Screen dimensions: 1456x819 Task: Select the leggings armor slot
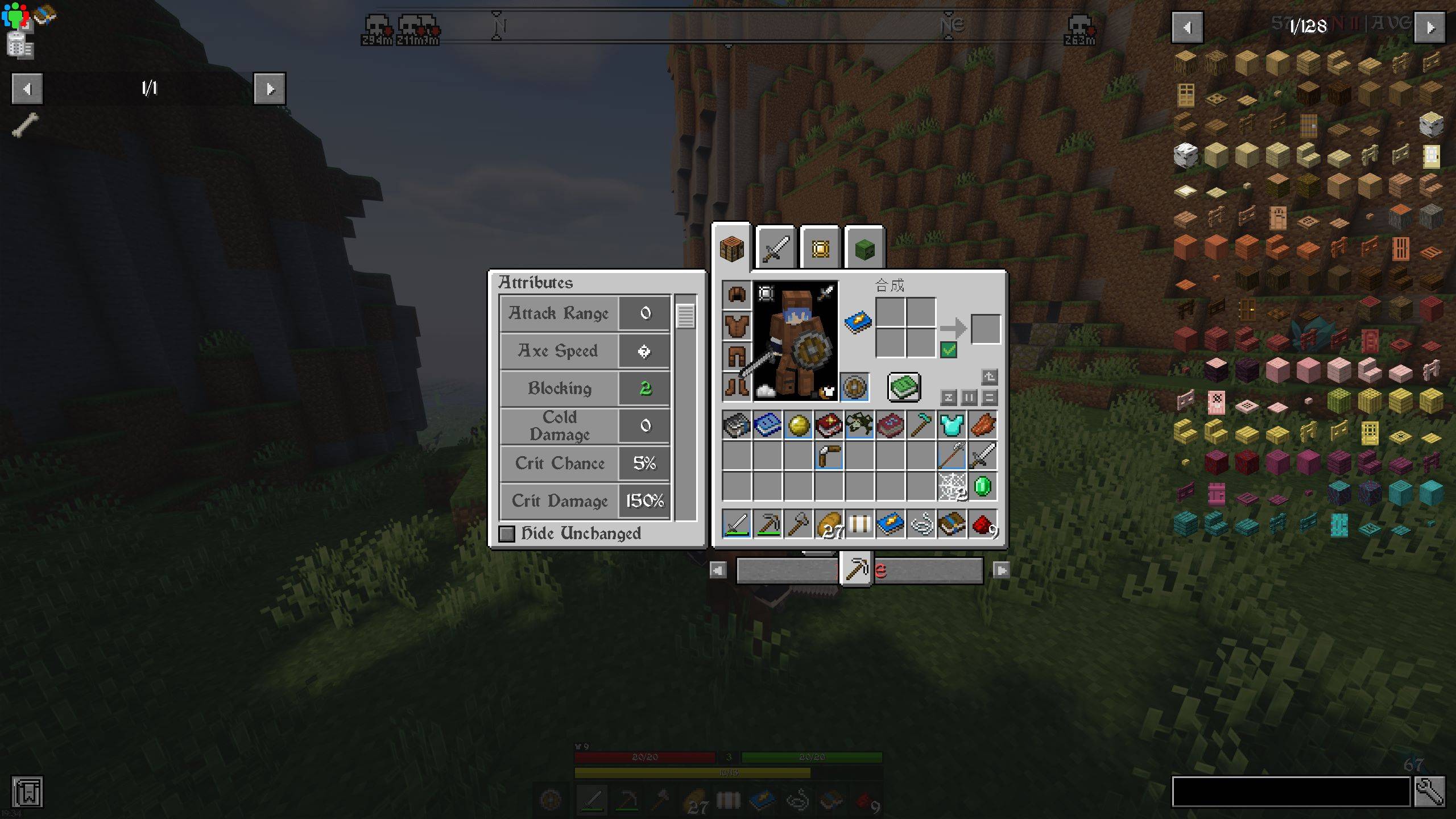[x=736, y=356]
